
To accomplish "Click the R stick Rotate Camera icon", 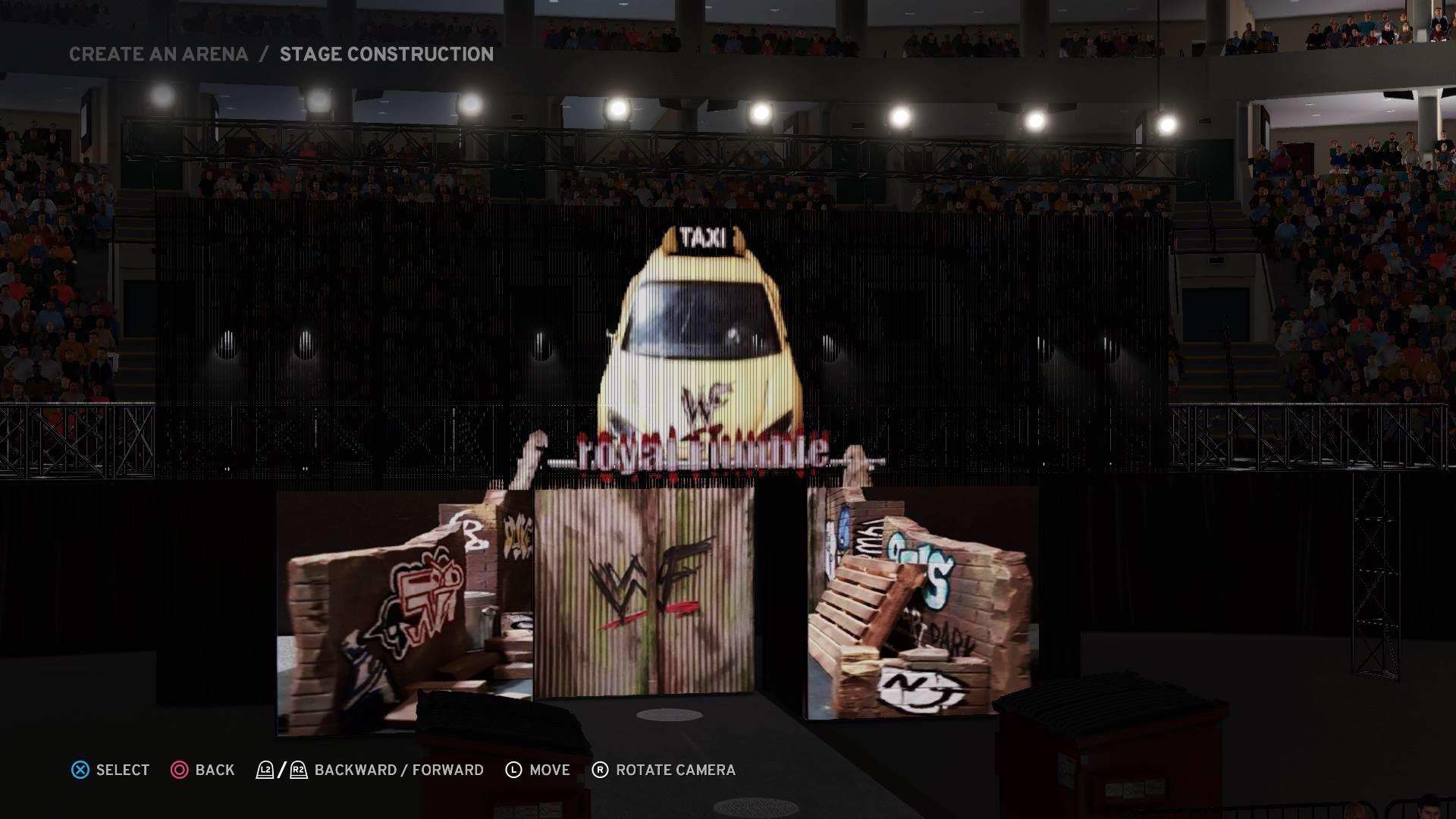I will 600,770.
